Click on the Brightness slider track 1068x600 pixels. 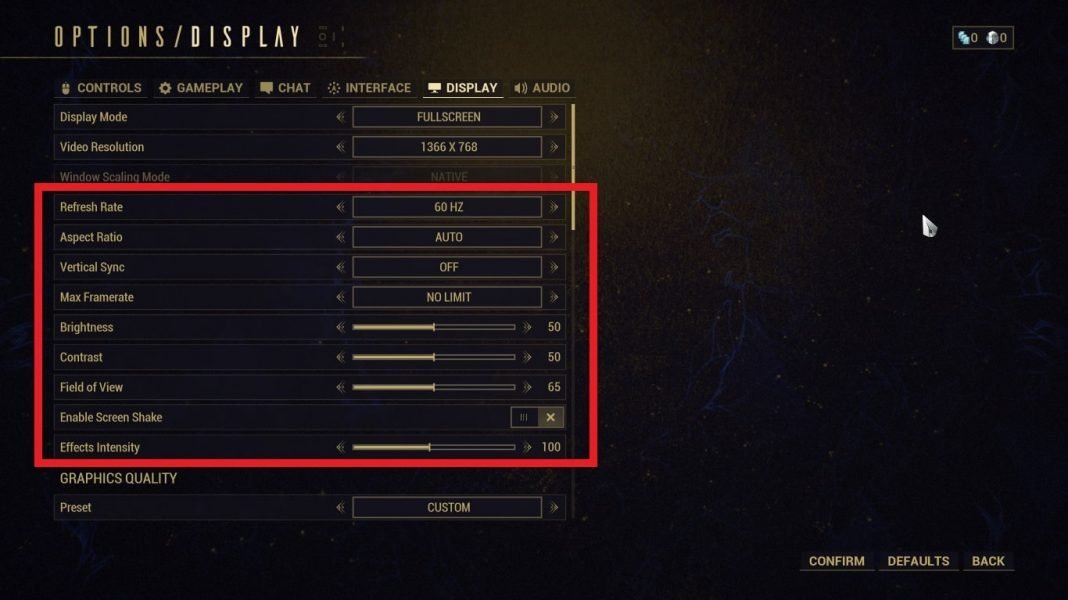[x=434, y=327]
